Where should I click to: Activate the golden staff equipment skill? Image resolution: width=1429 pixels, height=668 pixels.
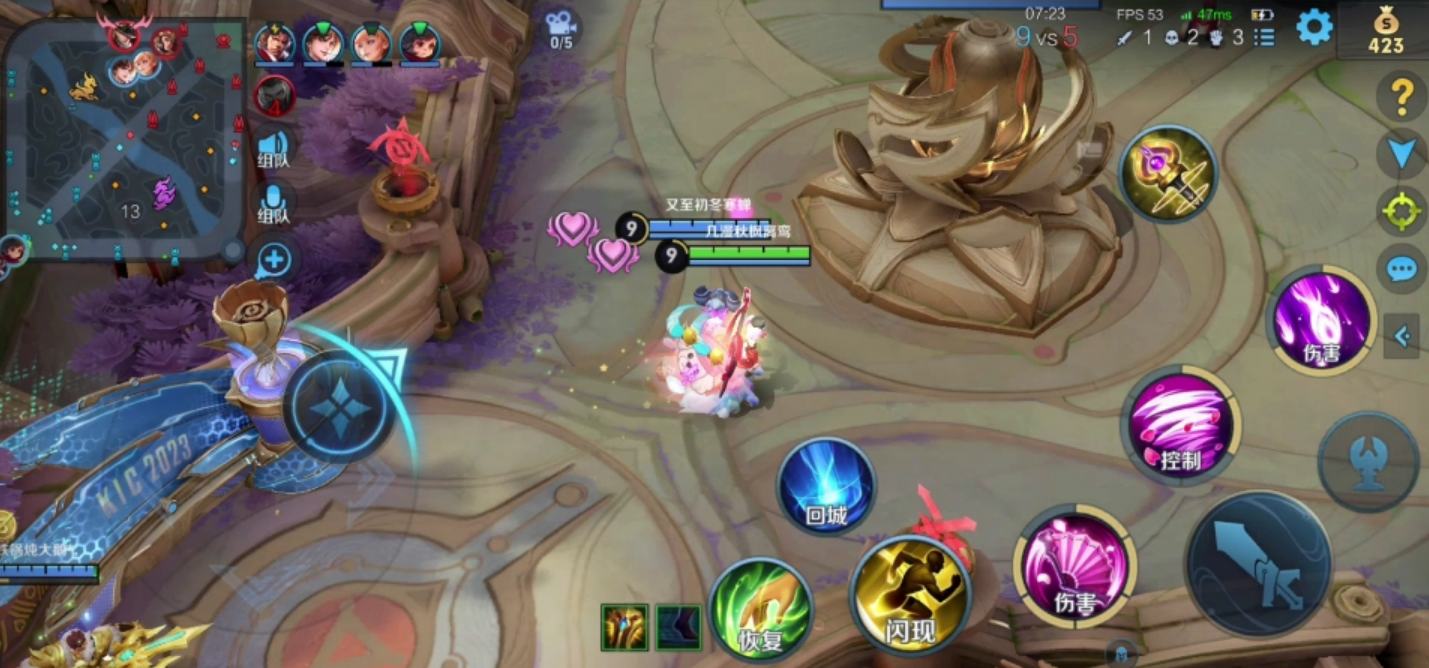(1167, 173)
